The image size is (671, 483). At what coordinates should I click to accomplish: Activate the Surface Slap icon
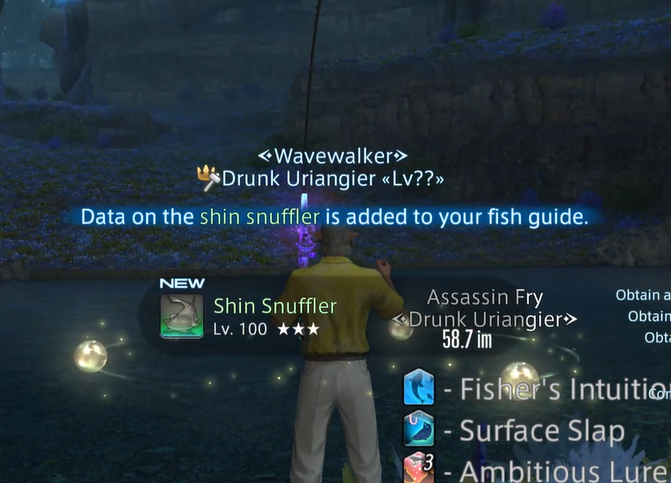[x=418, y=430]
